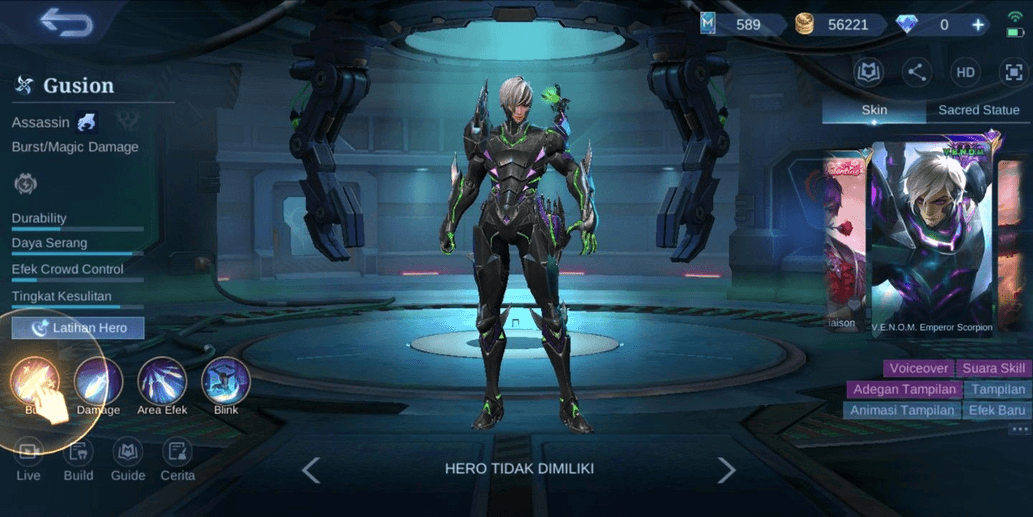Open the hero Guide
This screenshot has width=1033, height=517.
click(x=128, y=460)
